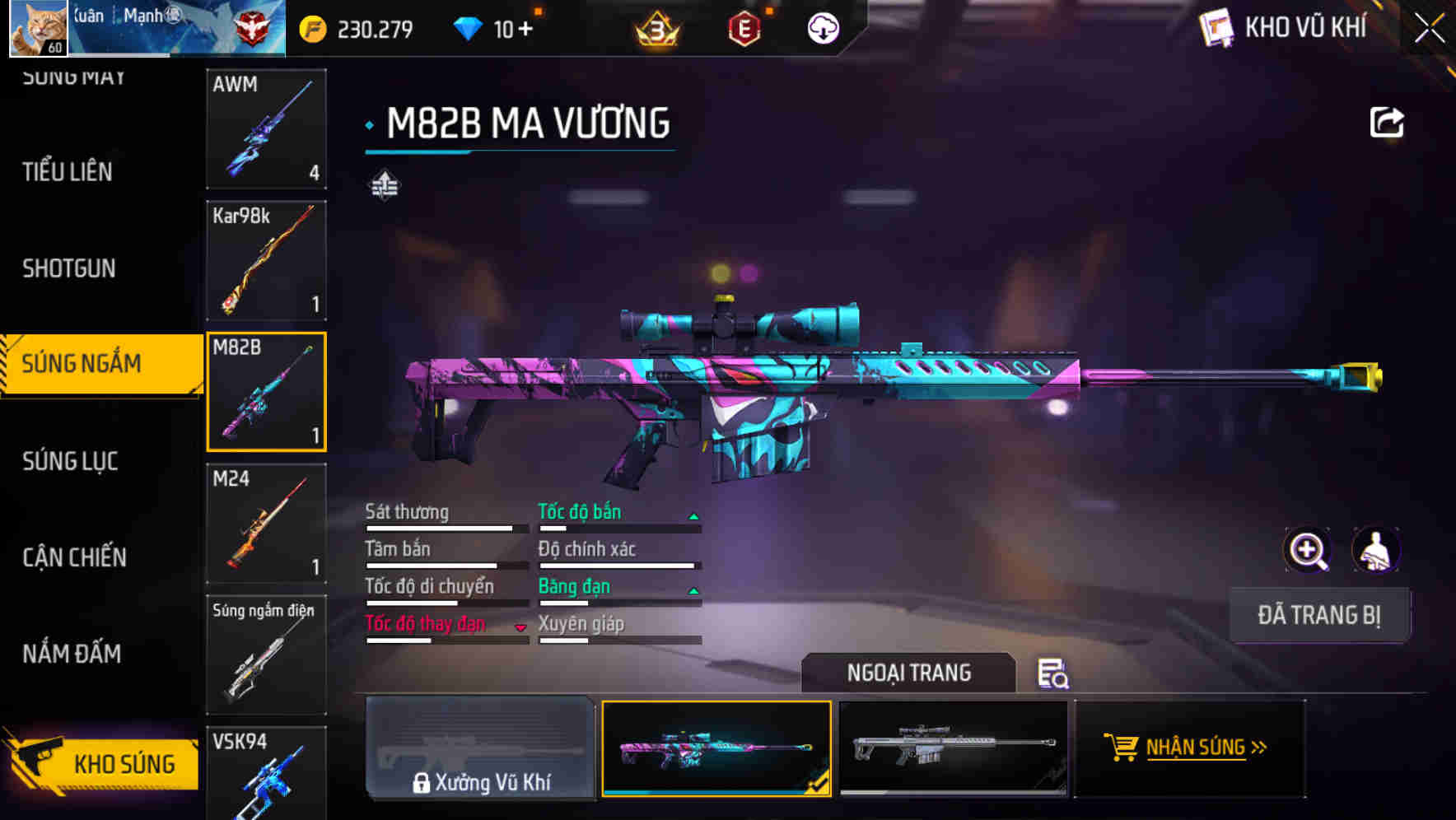1456x820 pixels.
Task: Select the default gray skin thumbnail
Action: click(953, 749)
